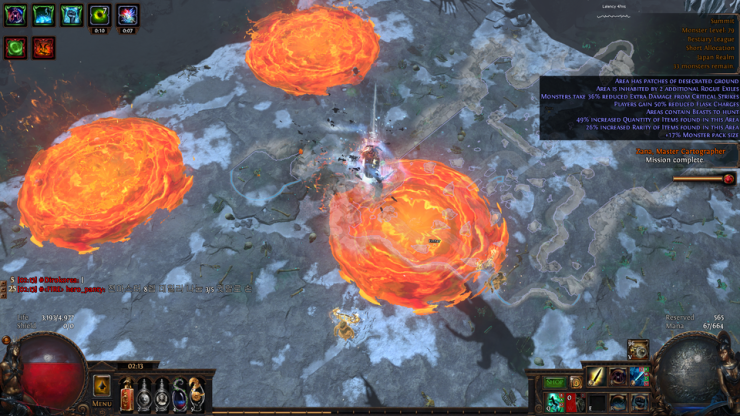This screenshot has height=416, width=740.
Task: Select the green orb debuff icon
Action: 15,47
